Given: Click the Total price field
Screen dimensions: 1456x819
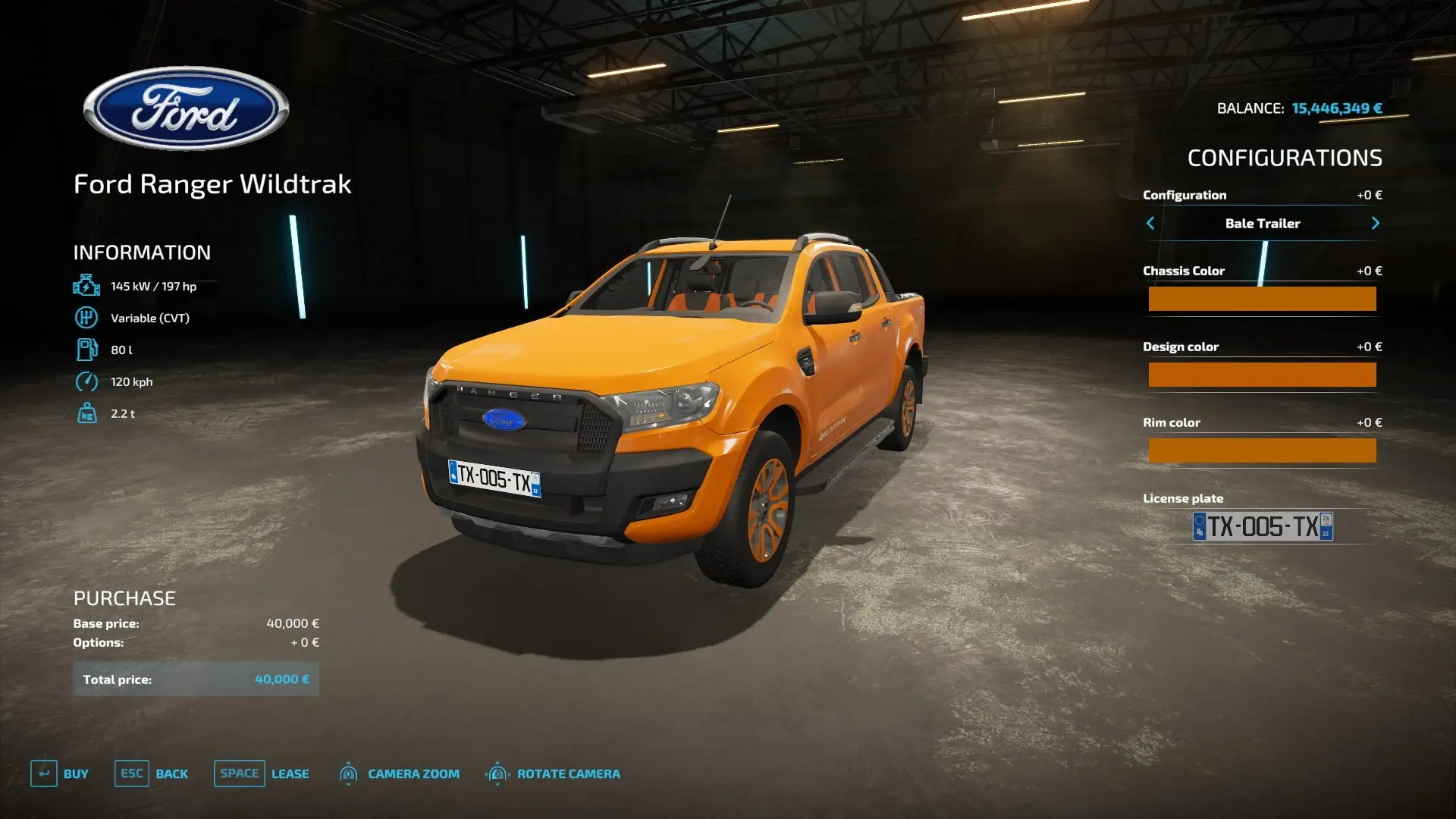Looking at the screenshot, I should tap(196, 679).
